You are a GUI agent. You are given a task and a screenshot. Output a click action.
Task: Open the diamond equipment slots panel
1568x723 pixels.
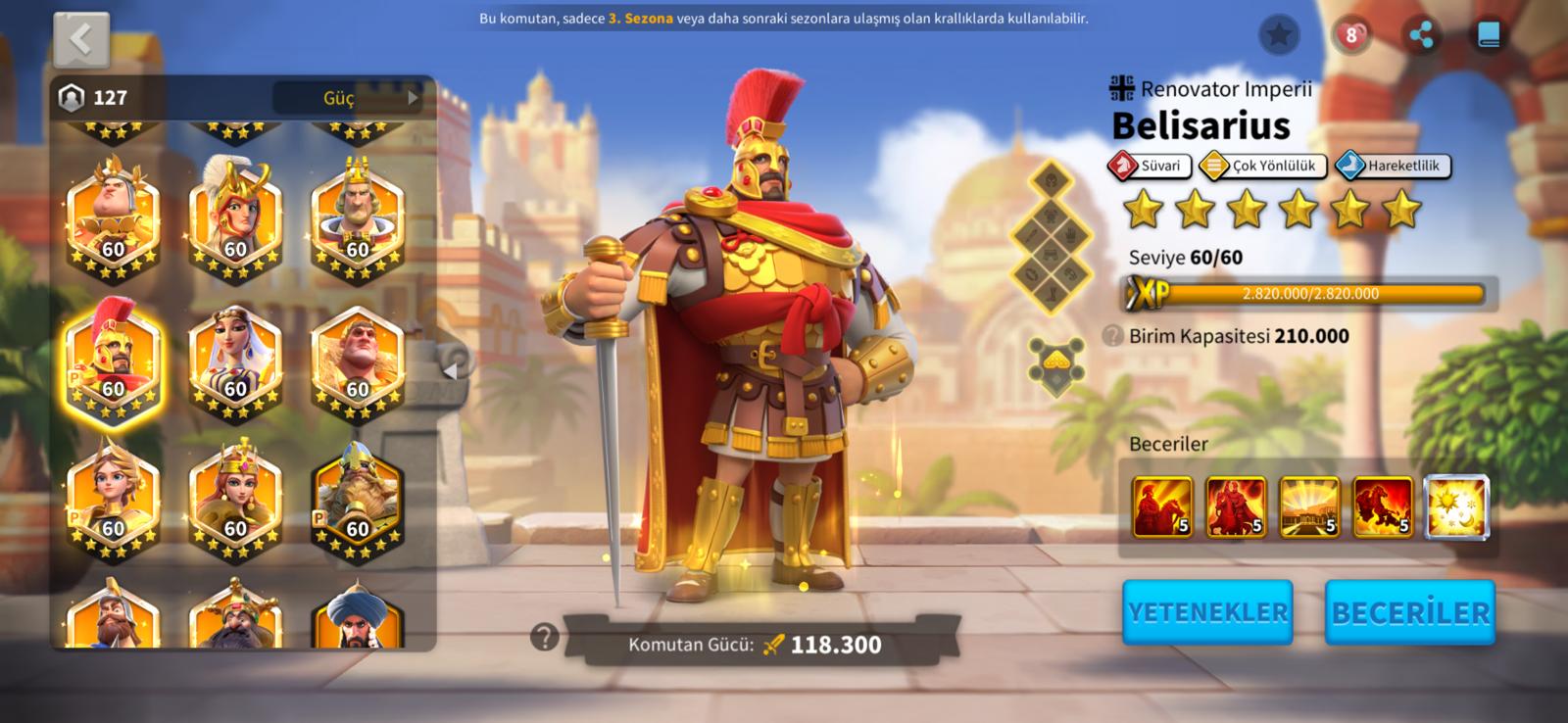(1052, 236)
